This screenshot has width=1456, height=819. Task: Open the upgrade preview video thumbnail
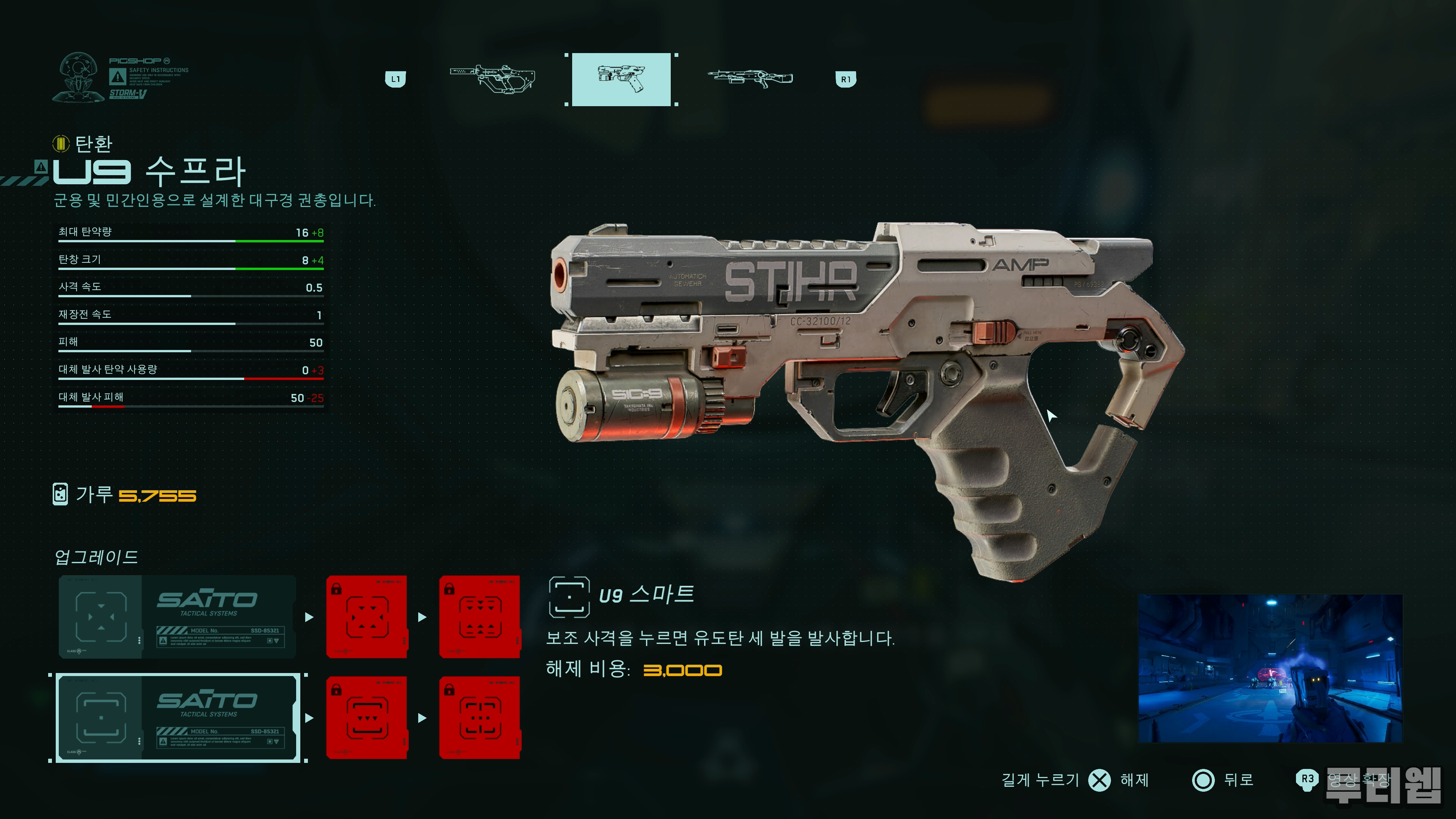(1269, 668)
